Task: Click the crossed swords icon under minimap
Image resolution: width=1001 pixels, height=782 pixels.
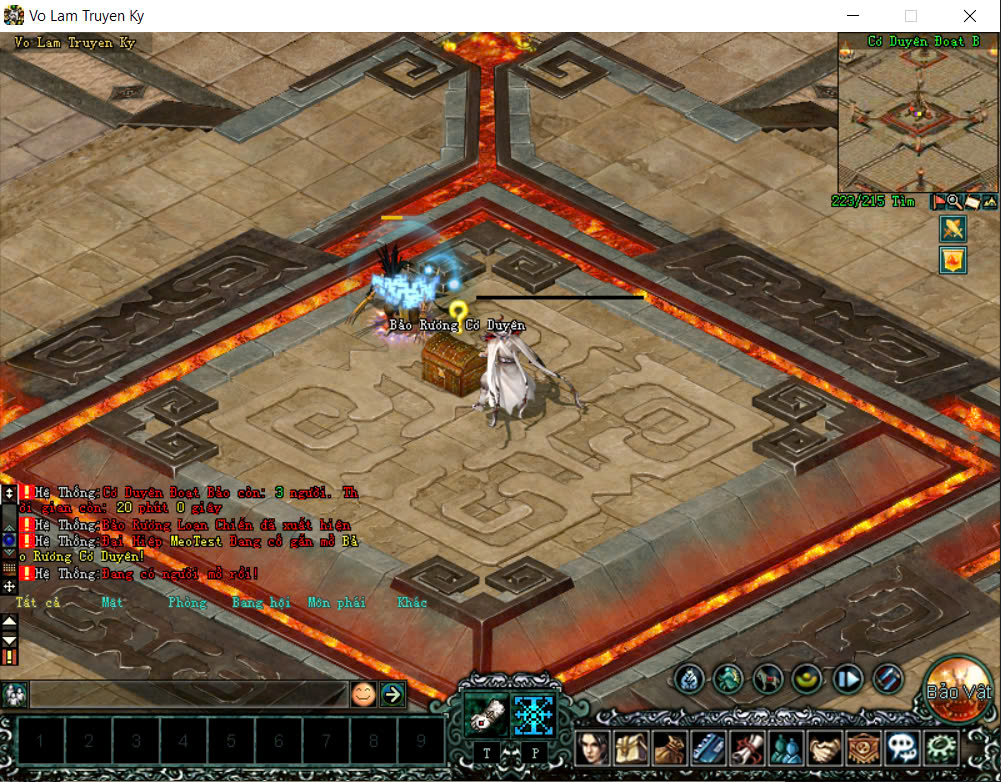Action: coord(952,229)
